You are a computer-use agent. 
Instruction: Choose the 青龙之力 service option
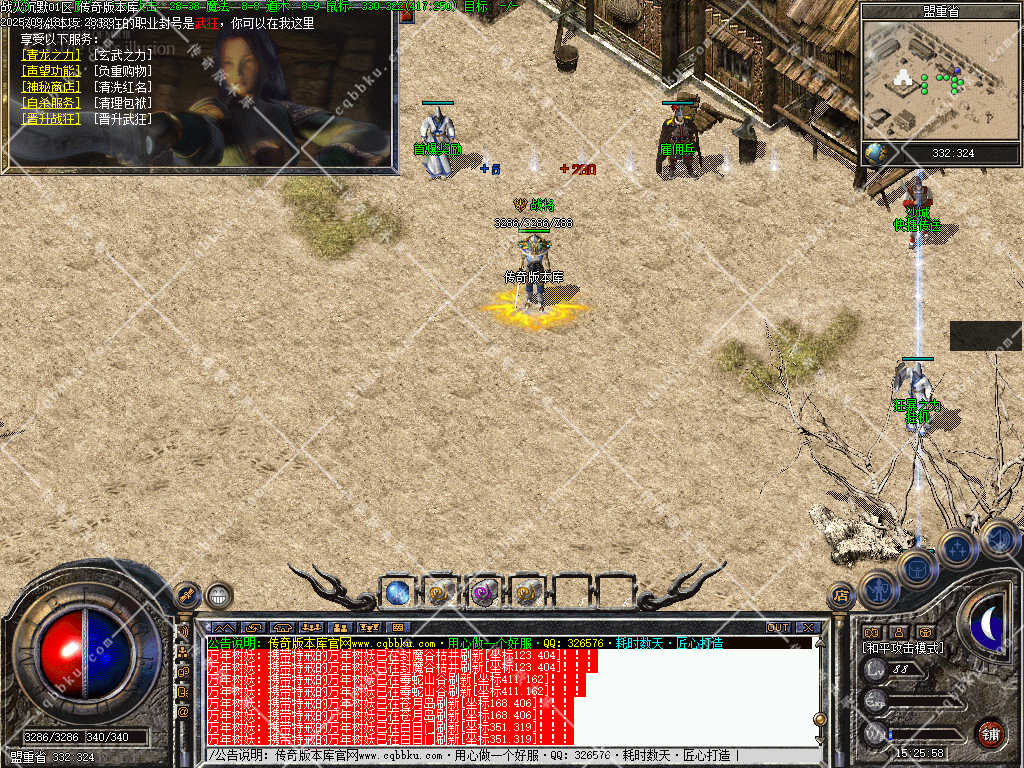point(49,55)
